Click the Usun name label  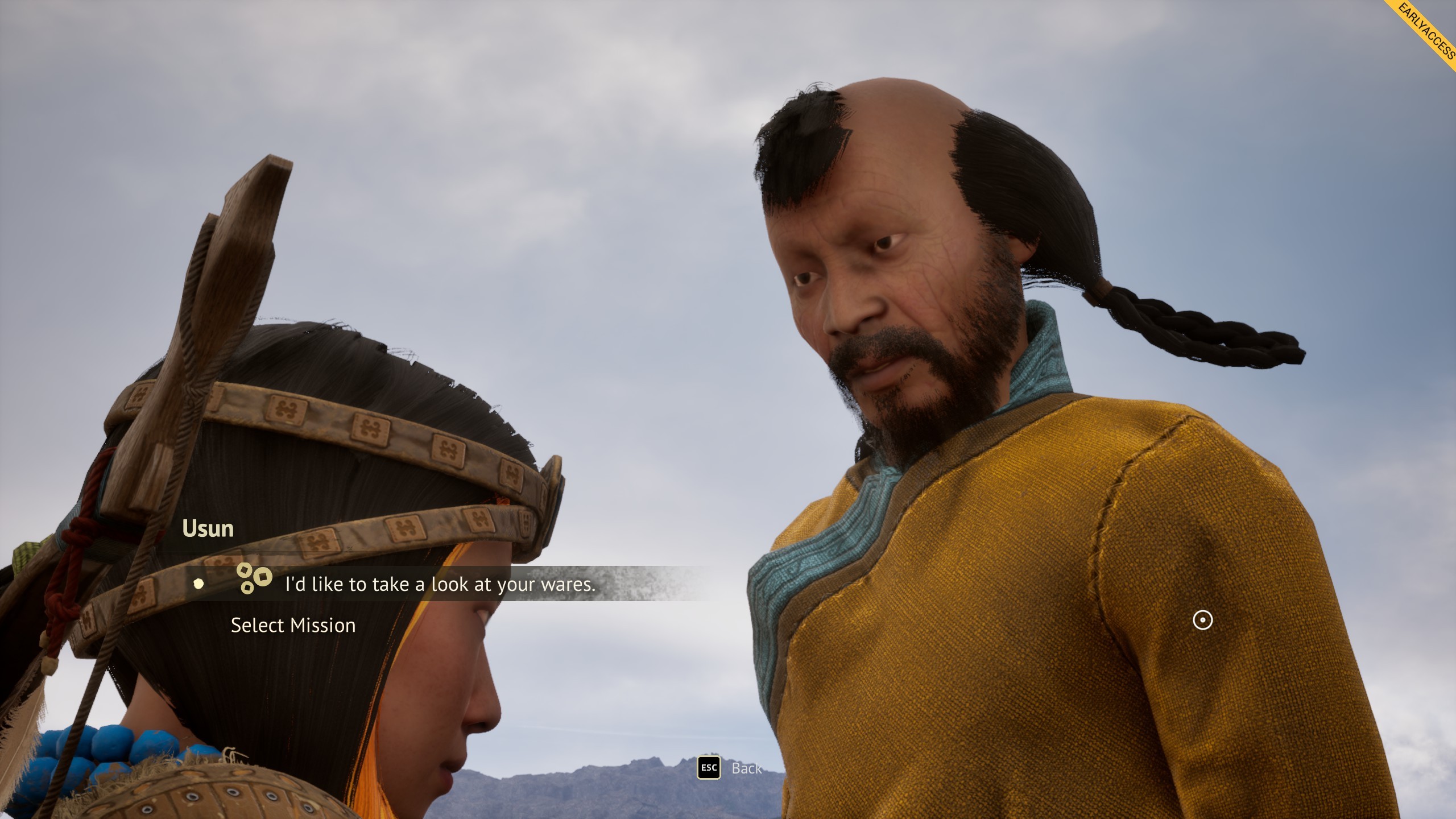208,529
